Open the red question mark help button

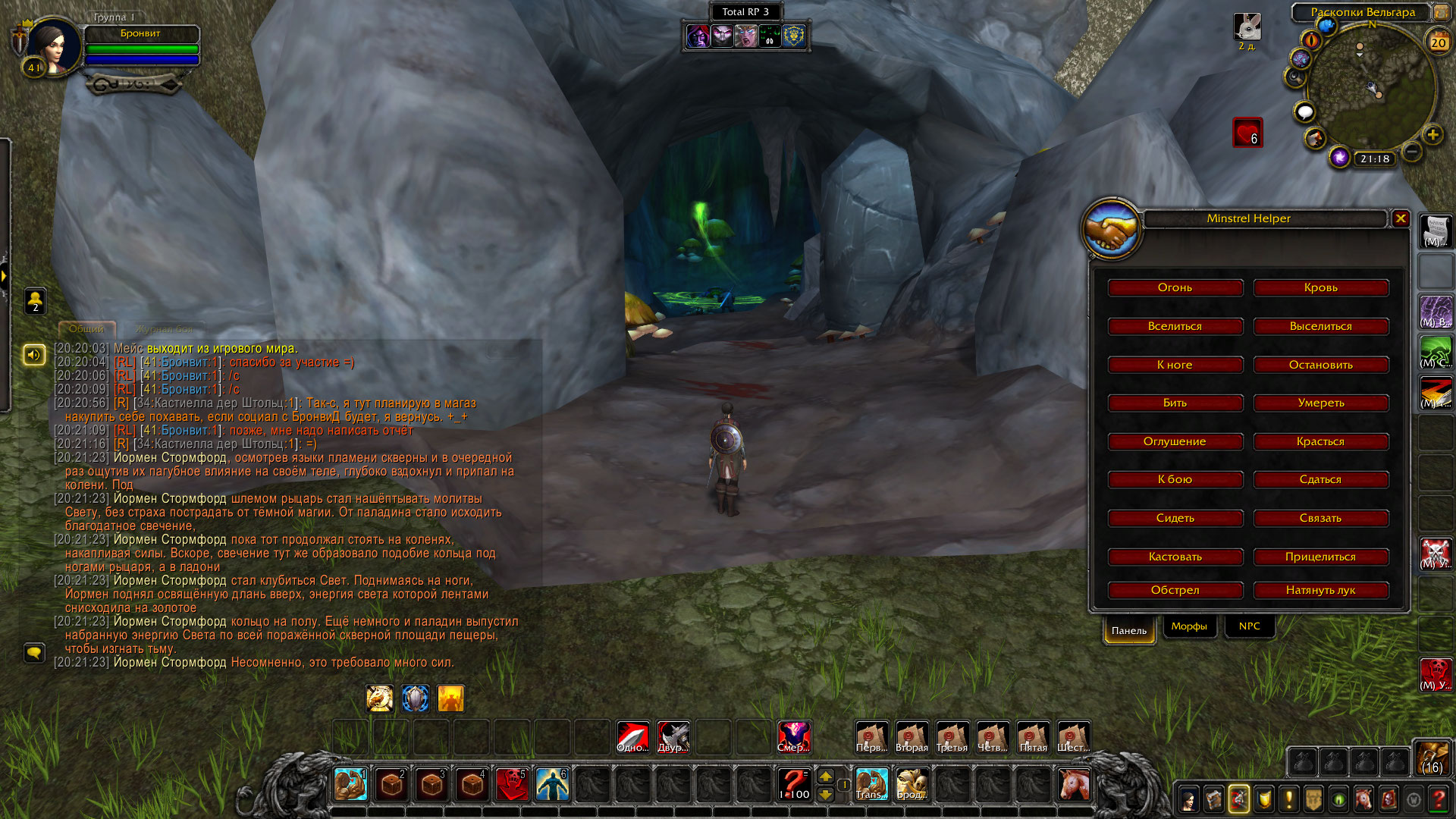1438,799
